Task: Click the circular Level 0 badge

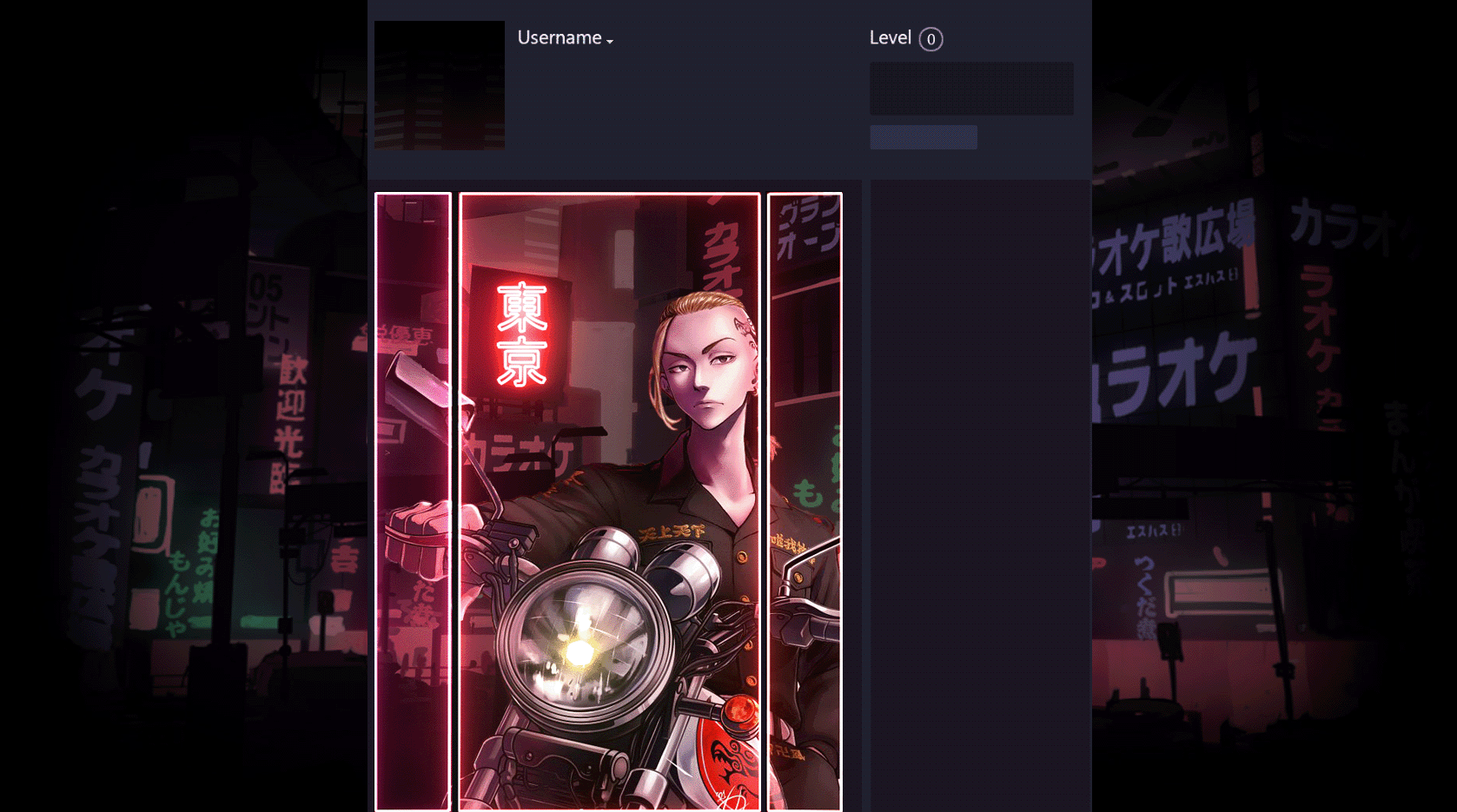Action: pos(930,39)
